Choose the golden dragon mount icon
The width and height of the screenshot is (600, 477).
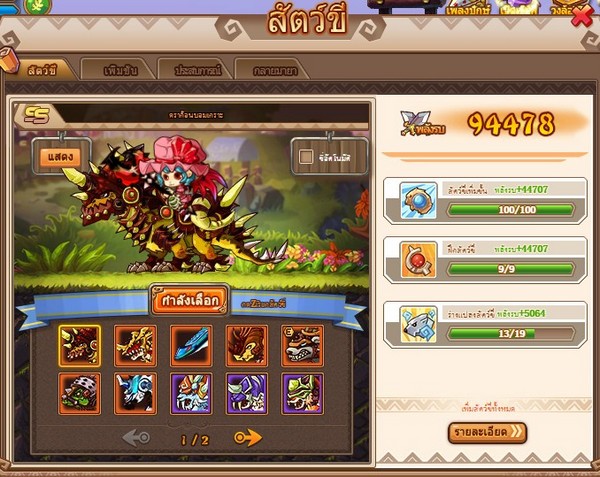[x=134, y=343]
